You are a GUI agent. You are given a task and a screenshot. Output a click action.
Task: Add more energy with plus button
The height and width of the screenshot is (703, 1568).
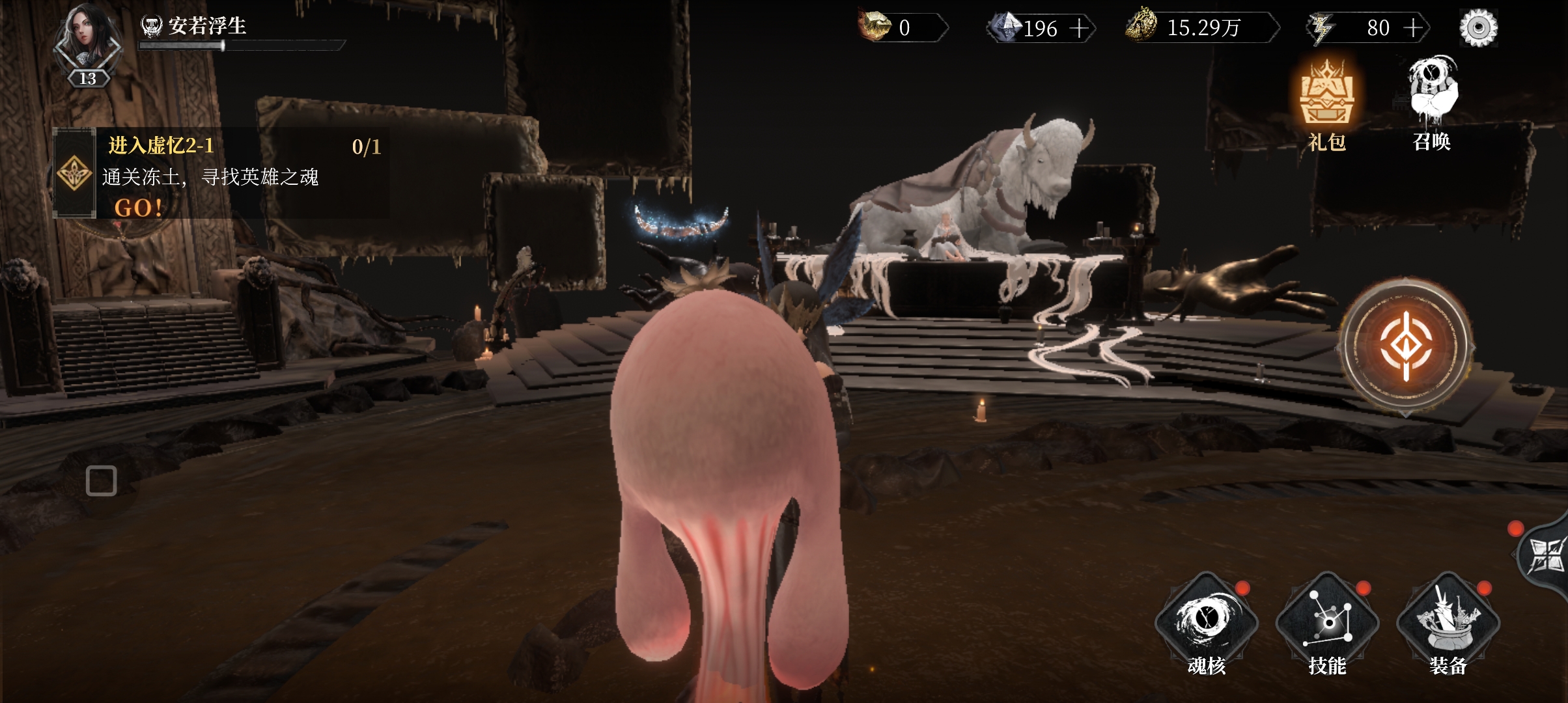click(1412, 28)
